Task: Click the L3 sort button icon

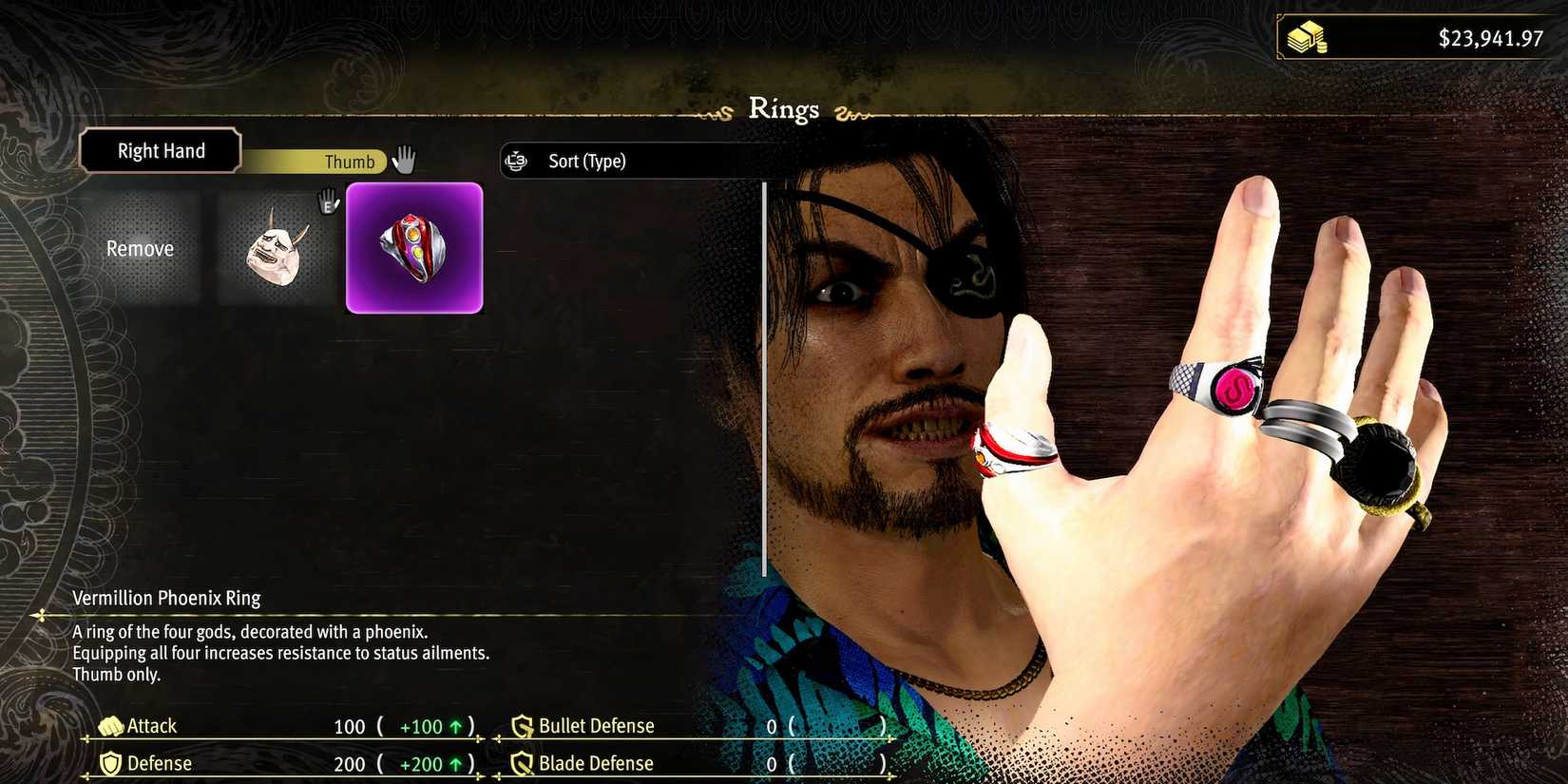Action: point(516,162)
